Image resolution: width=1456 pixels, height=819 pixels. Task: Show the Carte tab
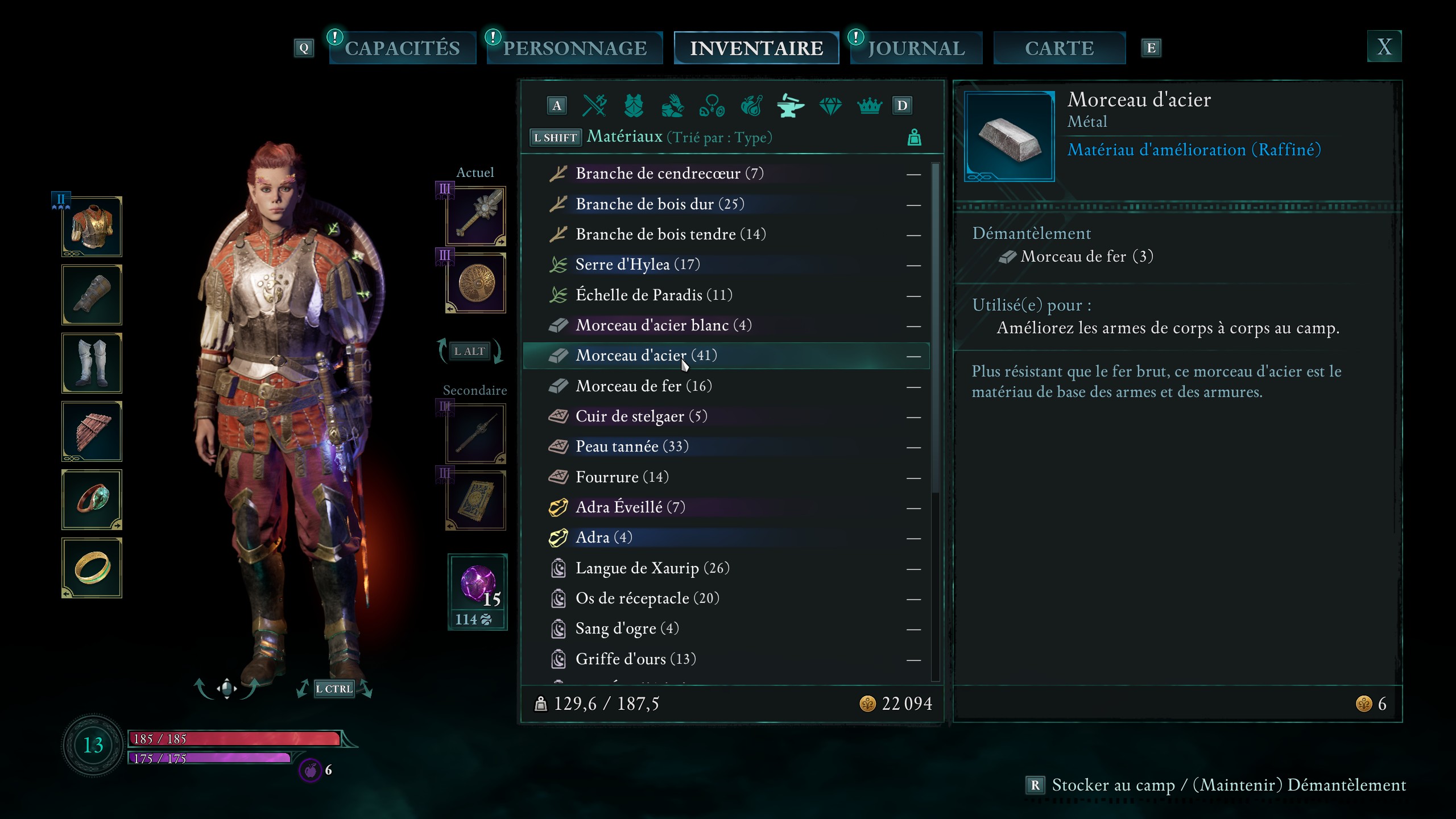pos(1059,48)
